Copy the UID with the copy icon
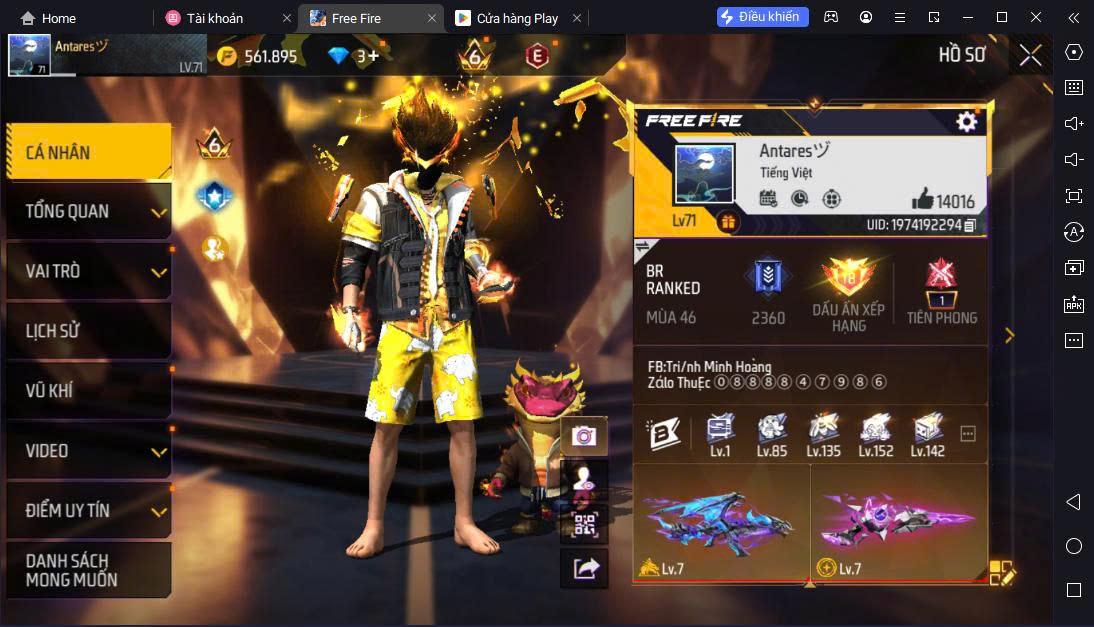 click(x=970, y=226)
